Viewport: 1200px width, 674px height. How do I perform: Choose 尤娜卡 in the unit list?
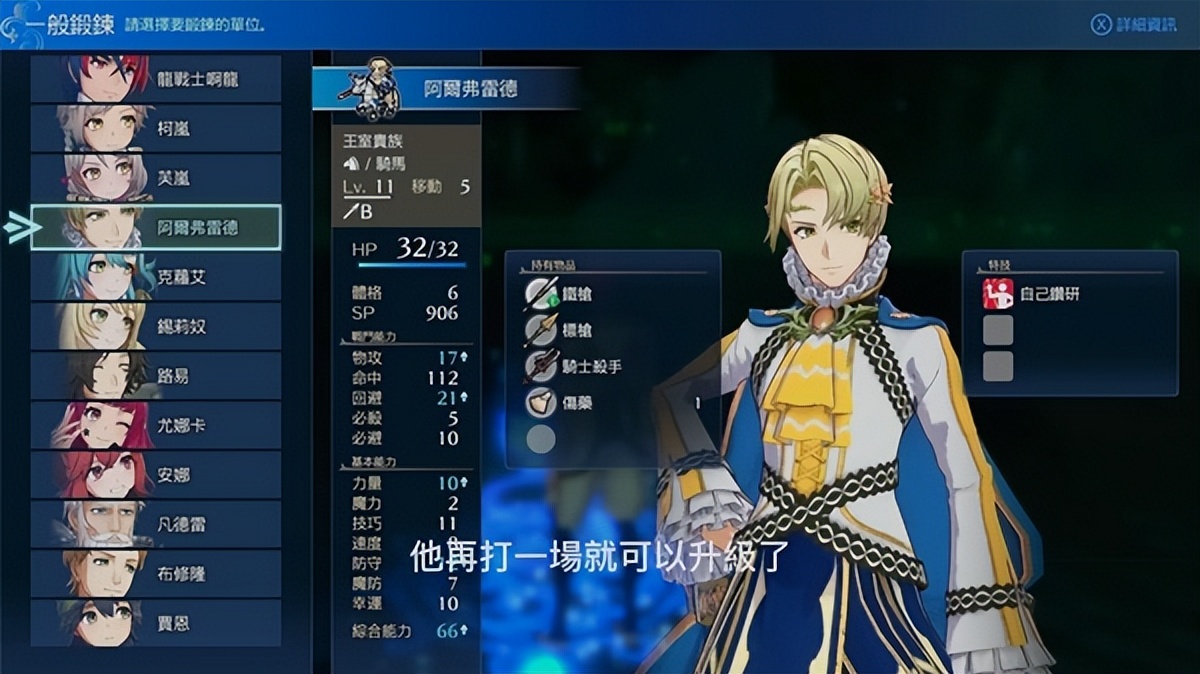coord(155,425)
